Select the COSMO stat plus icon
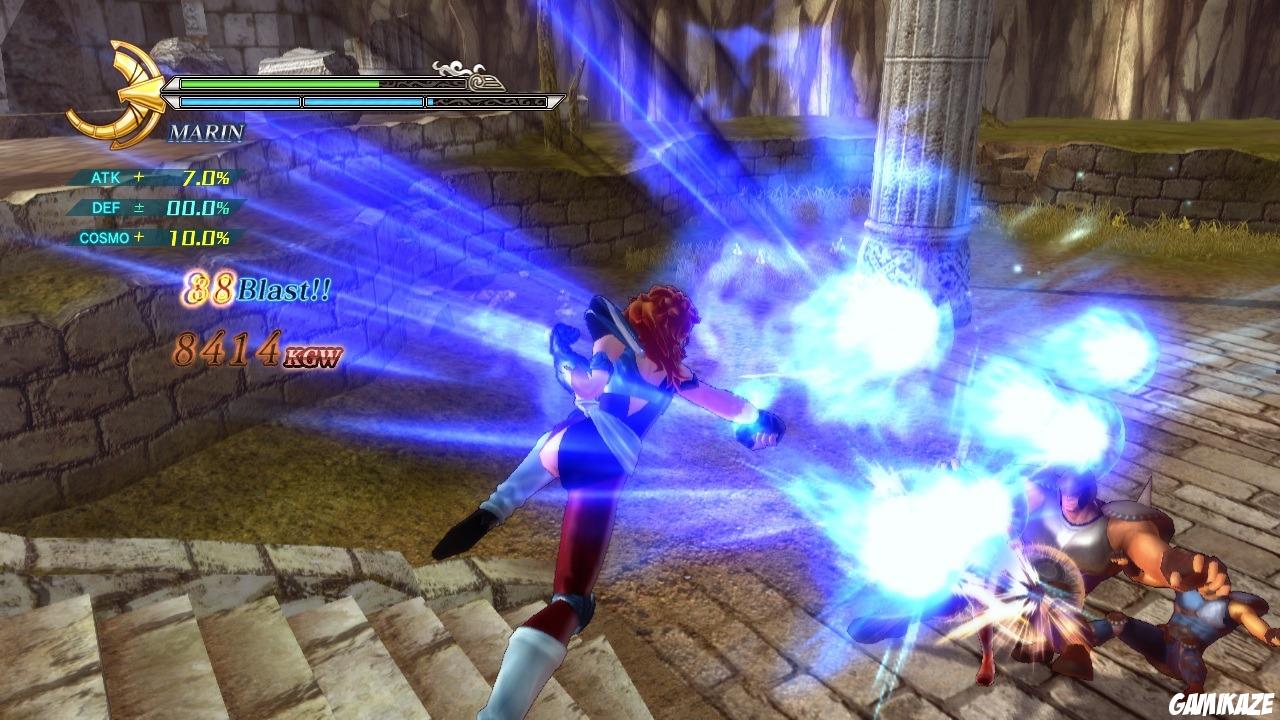This screenshot has height=720, width=1280. coord(141,237)
